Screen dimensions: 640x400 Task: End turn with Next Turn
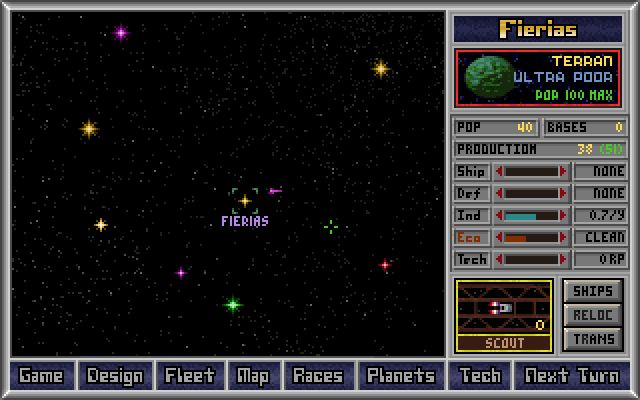[x=573, y=376]
